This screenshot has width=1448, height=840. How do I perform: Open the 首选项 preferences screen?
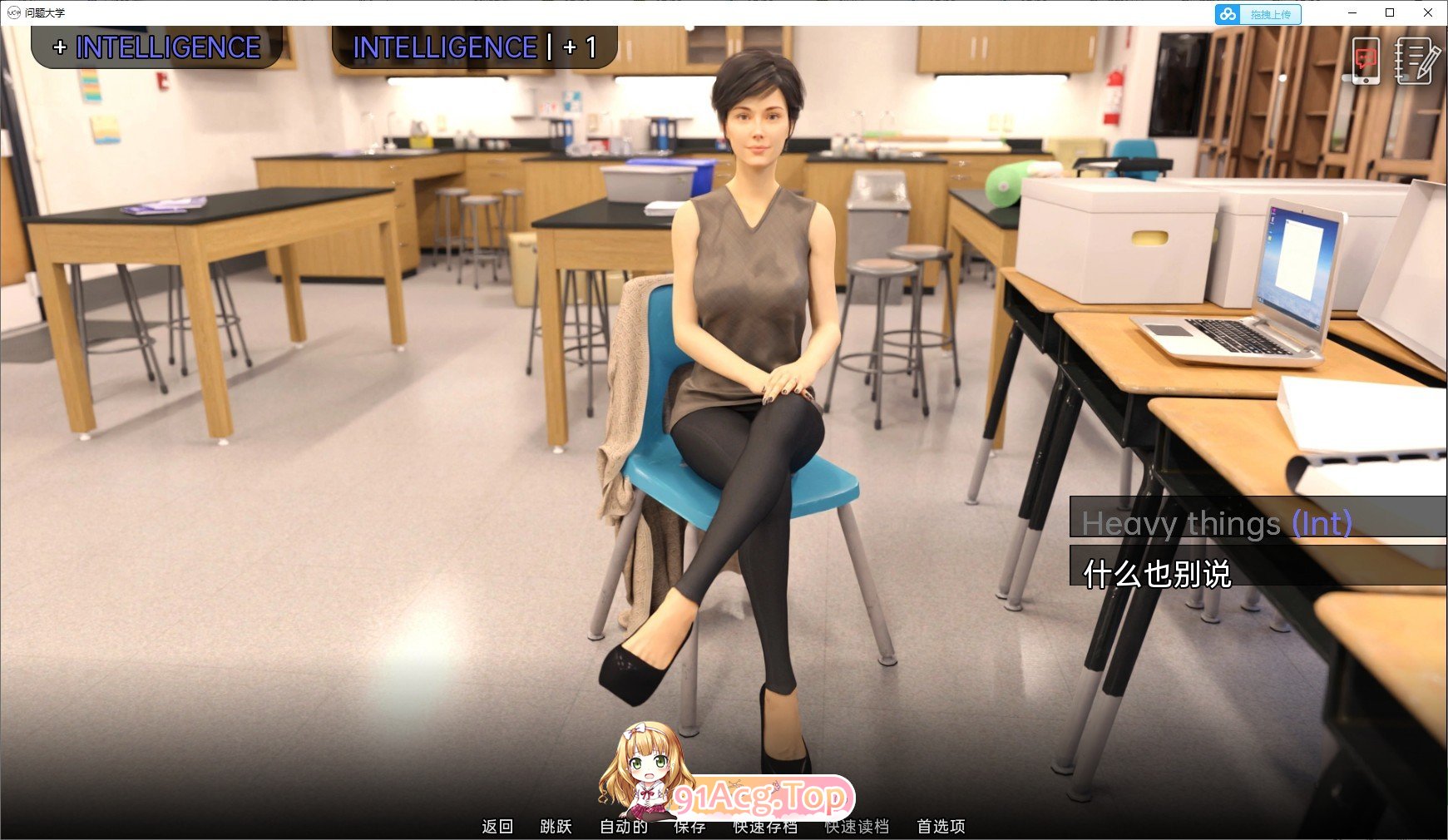[941, 827]
